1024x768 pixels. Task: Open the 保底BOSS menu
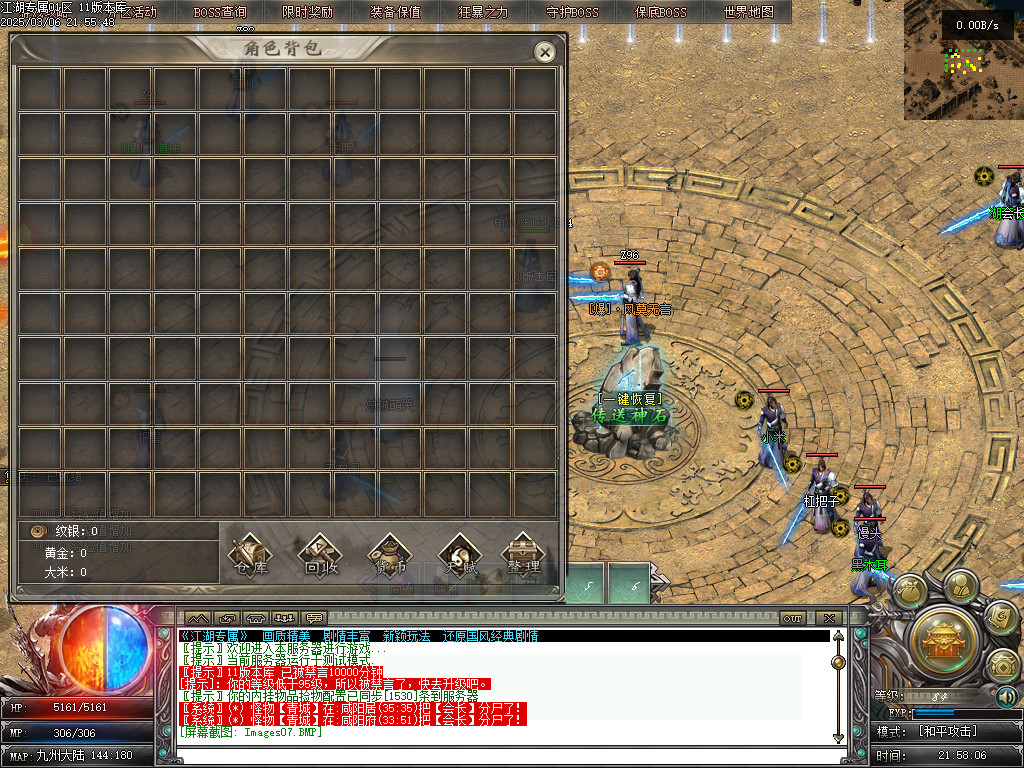[x=661, y=12]
